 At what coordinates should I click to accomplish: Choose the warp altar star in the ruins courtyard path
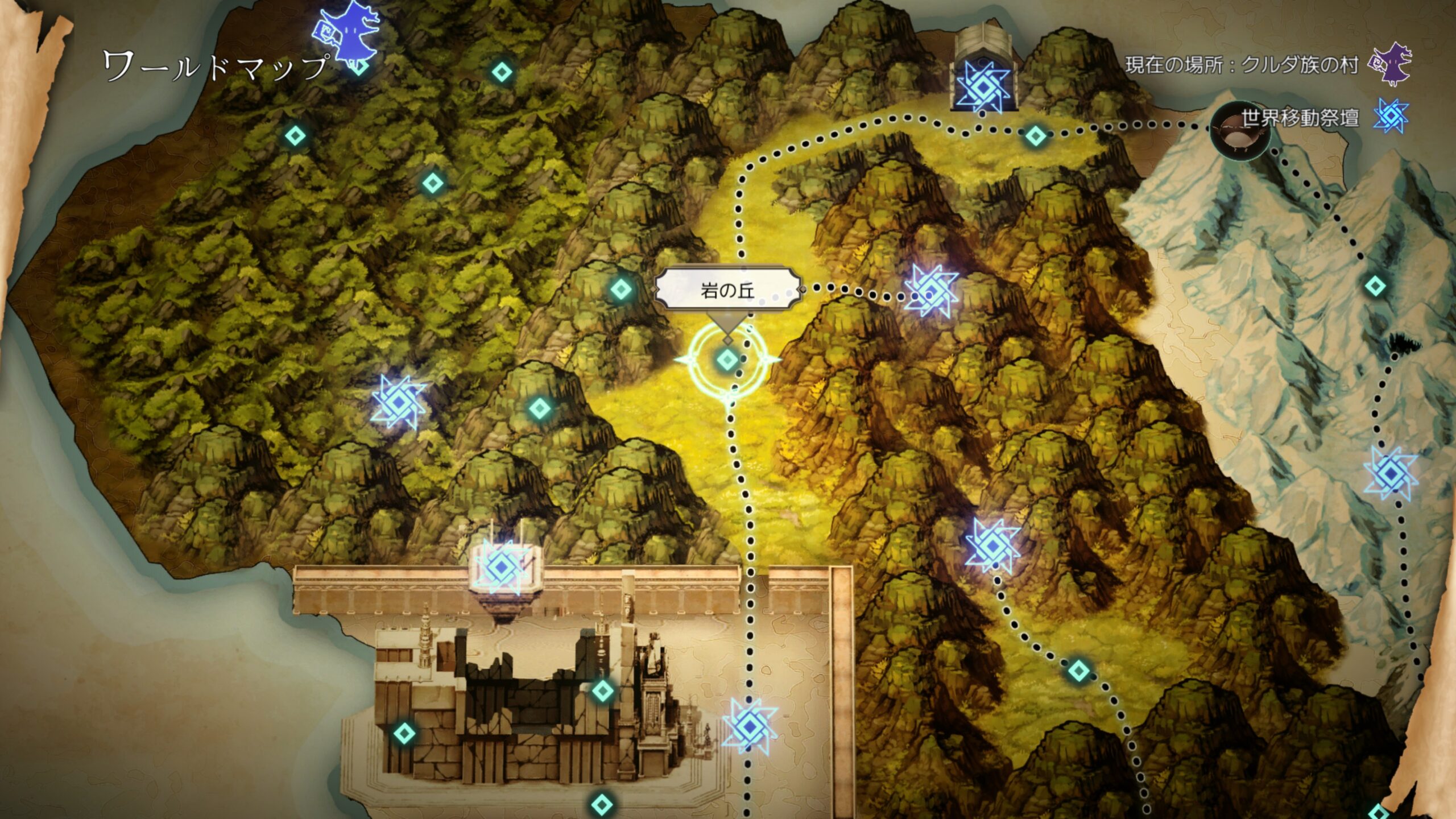pos(750,726)
